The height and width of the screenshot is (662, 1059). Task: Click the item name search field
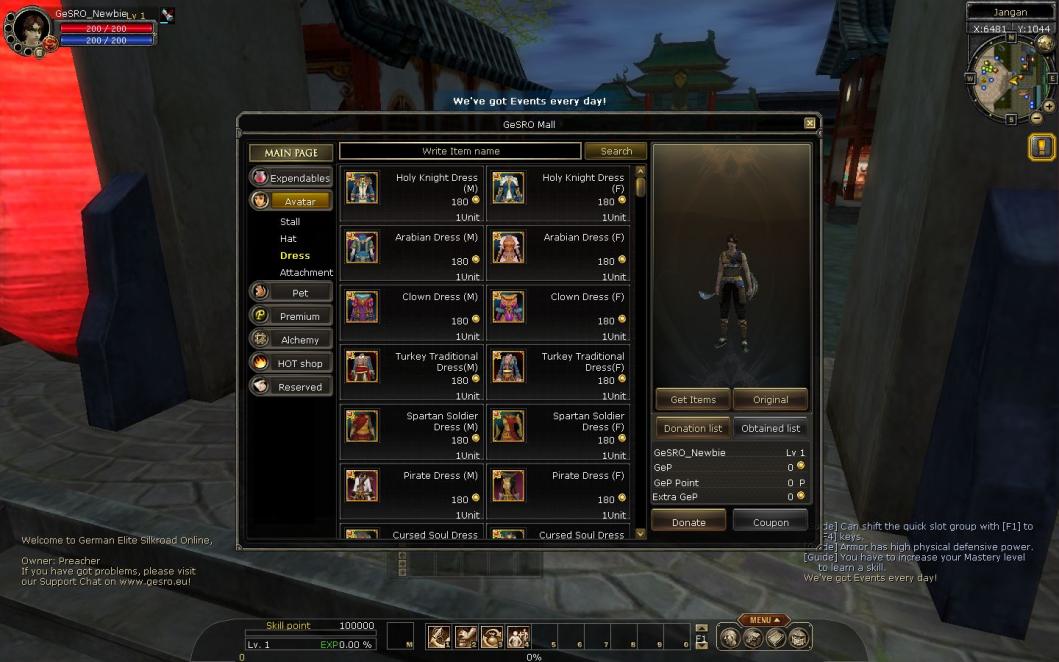[460, 151]
